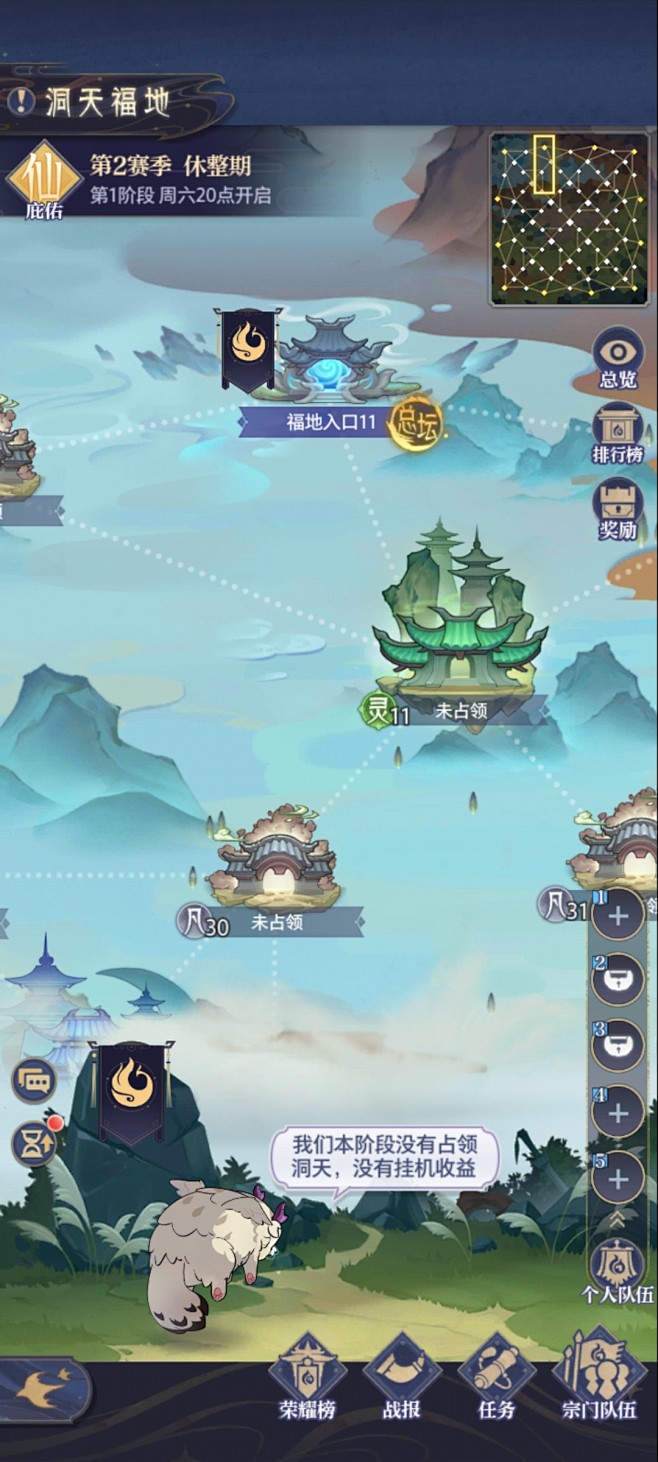The width and height of the screenshot is (658, 1462).
Task: Select team slot 2
Action: (618, 982)
